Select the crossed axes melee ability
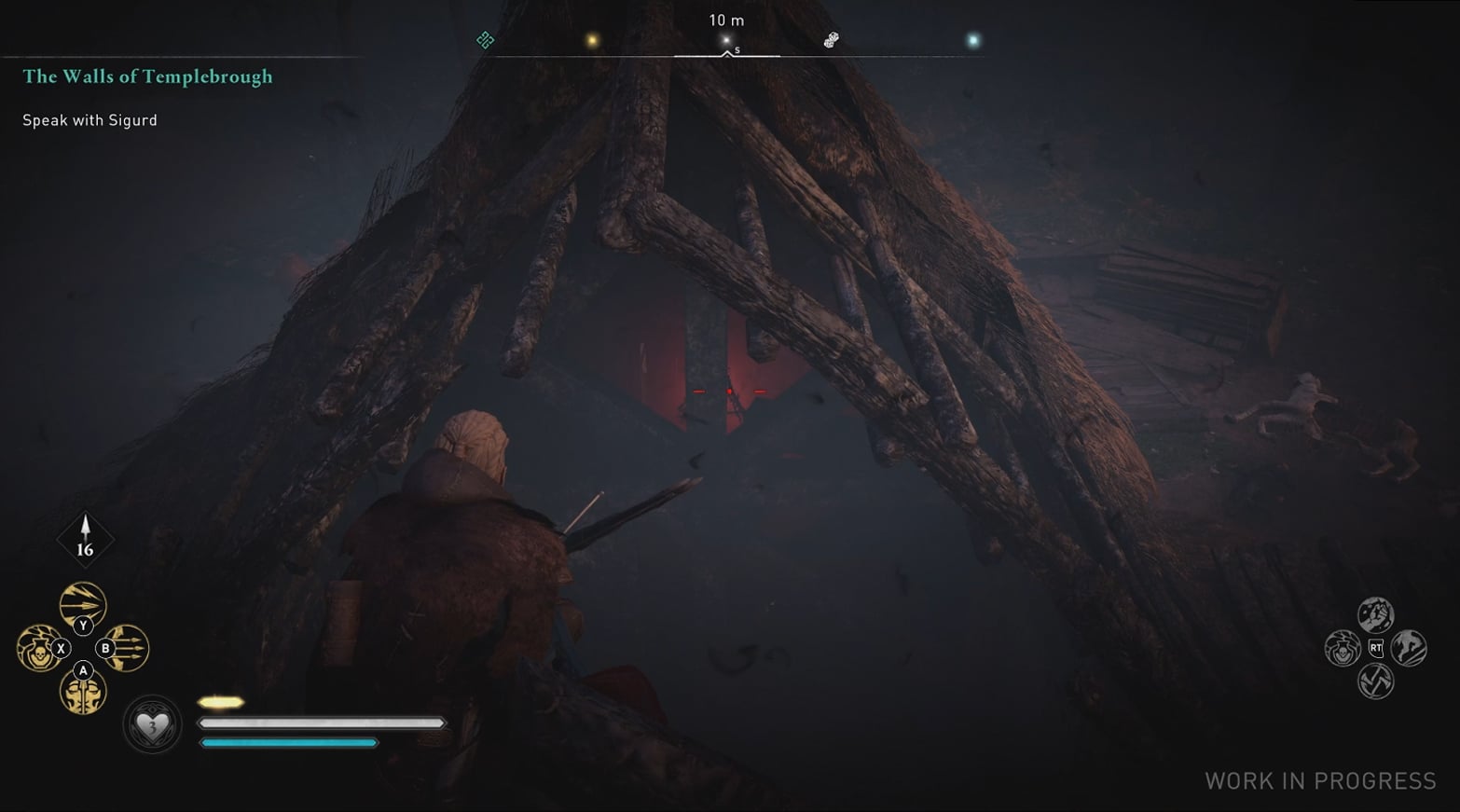Image resolution: width=1460 pixels, height=812 pixels. [1375, 681]
